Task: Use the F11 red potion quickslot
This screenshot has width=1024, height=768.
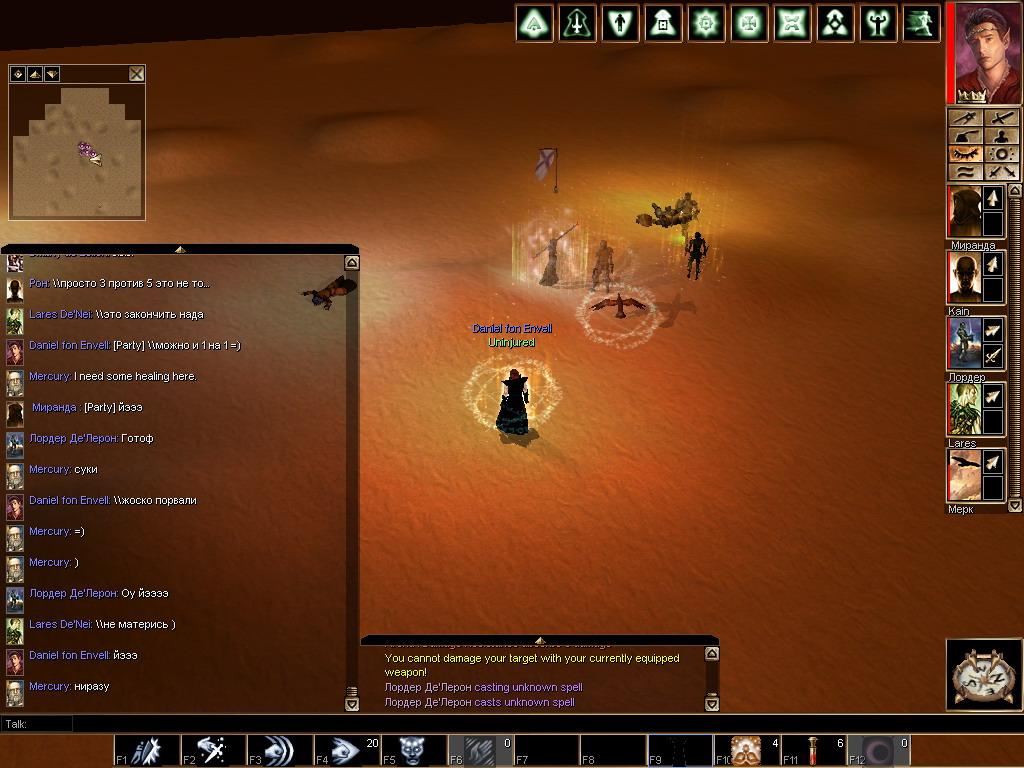Action: 813,751
